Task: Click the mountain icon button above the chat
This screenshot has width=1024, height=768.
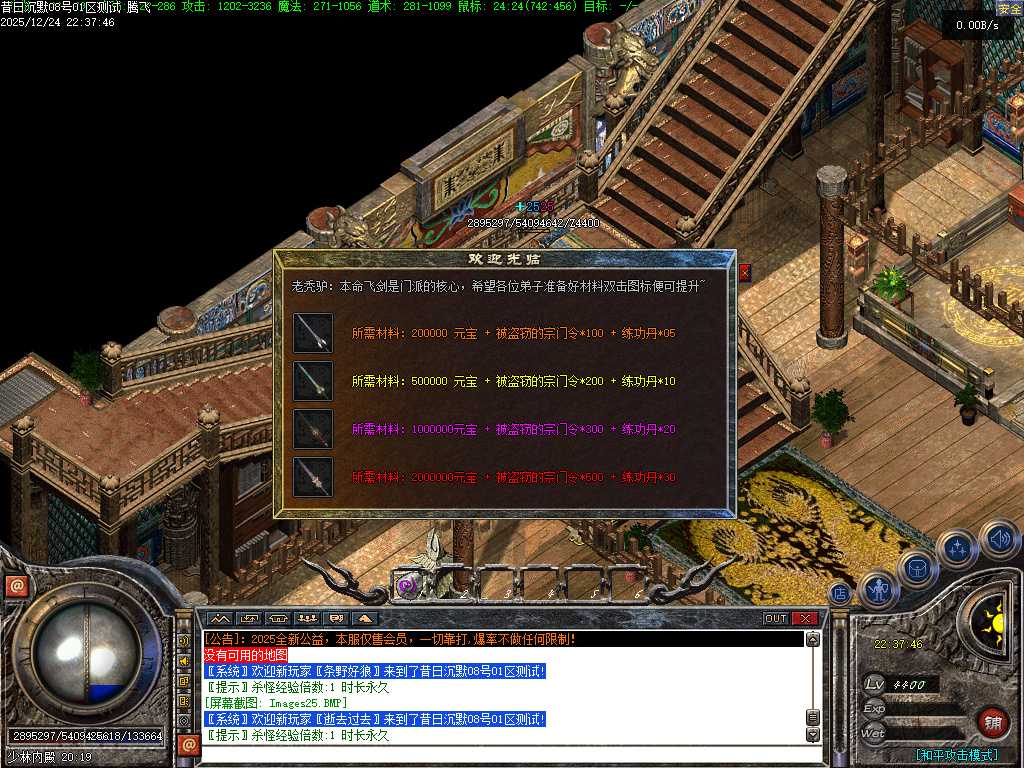Action: 220,618
